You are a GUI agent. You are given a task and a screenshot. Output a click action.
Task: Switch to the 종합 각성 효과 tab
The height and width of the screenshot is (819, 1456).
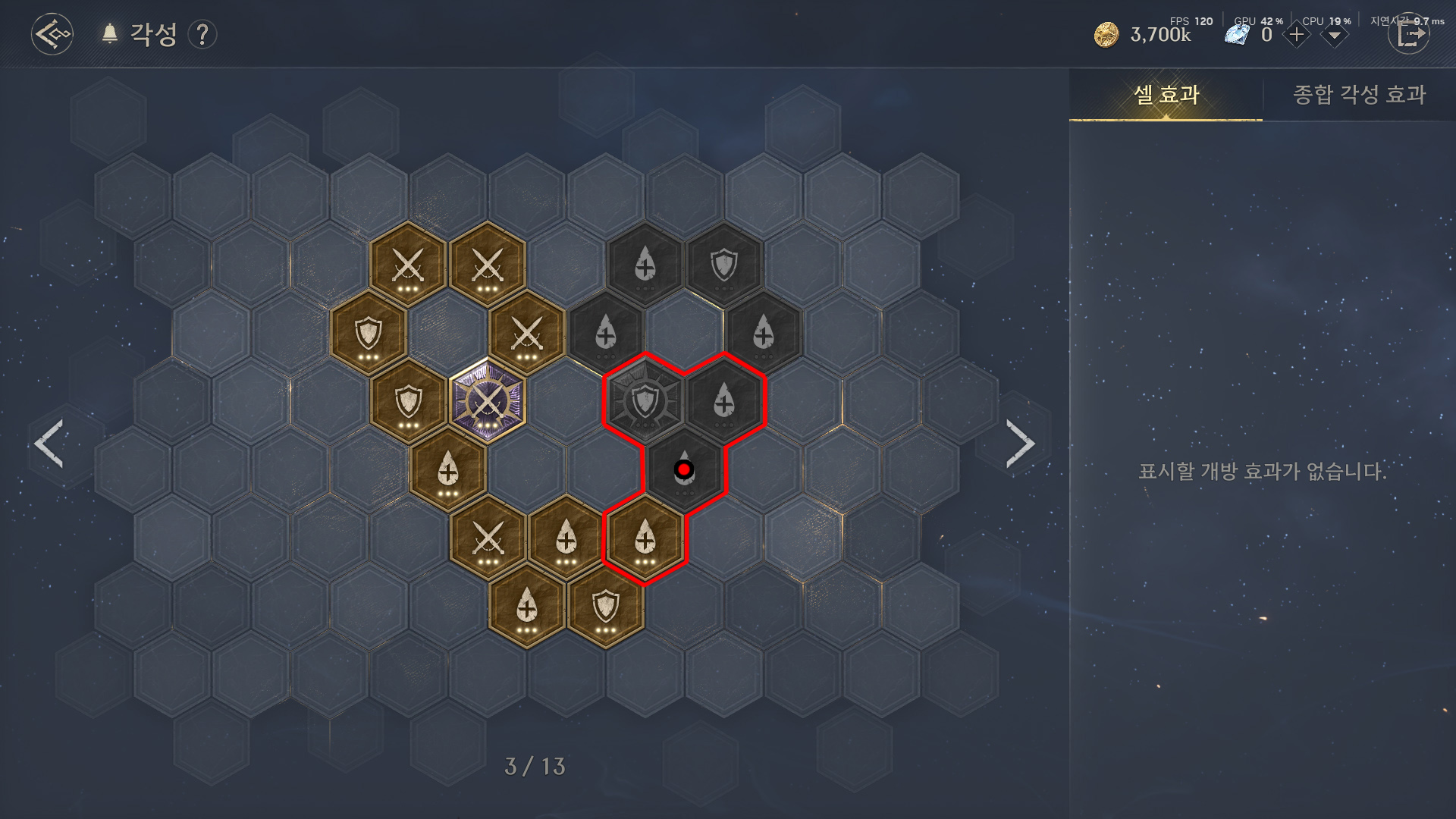[1359, 95]
